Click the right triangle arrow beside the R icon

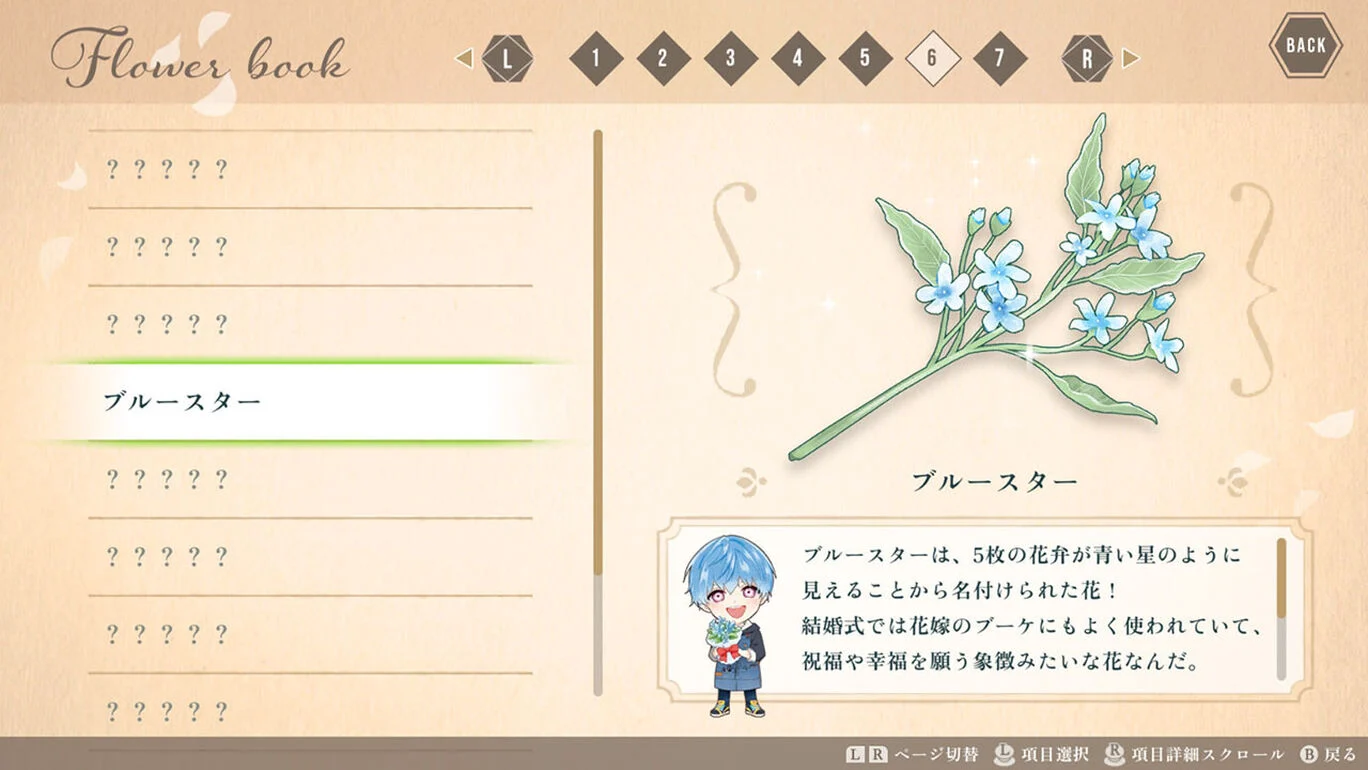coord(1131,57)
